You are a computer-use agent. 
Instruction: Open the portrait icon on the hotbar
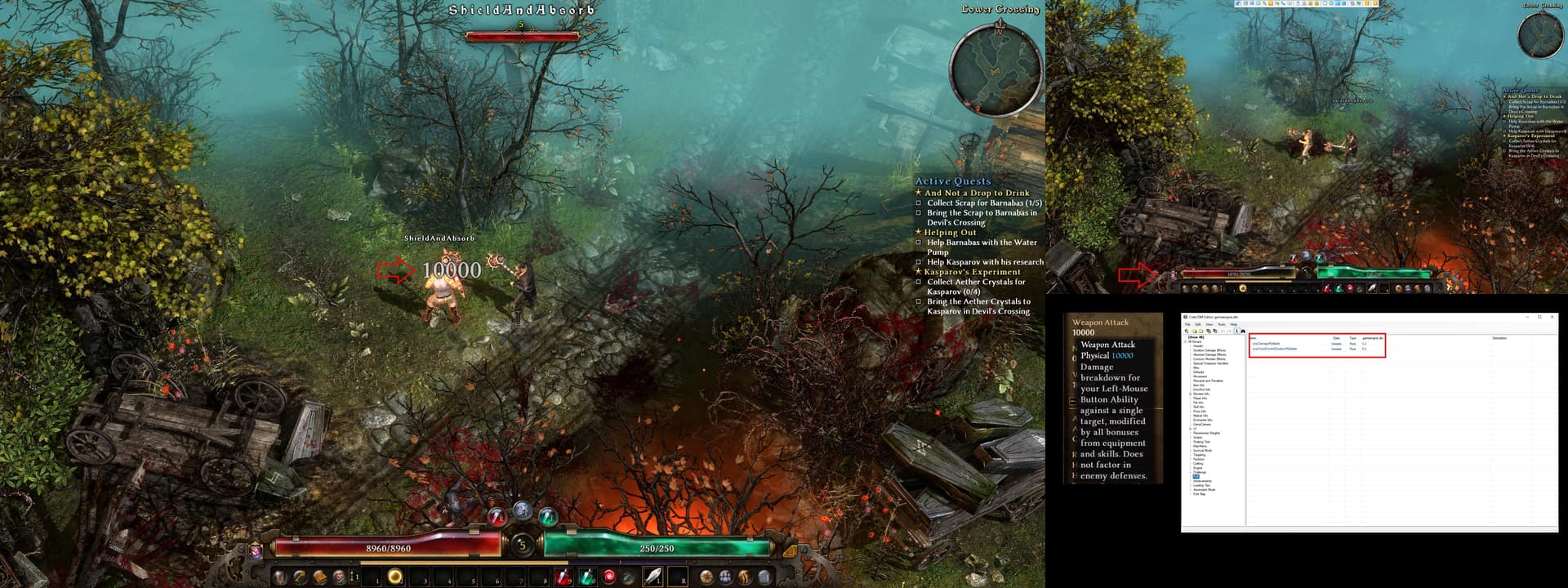[x=339, y=577]
